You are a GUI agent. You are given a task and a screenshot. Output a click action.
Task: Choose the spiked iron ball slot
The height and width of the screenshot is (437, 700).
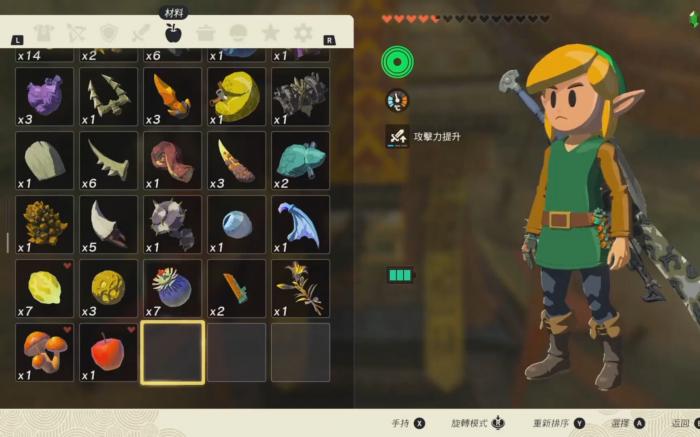click(x=172, y=224)
